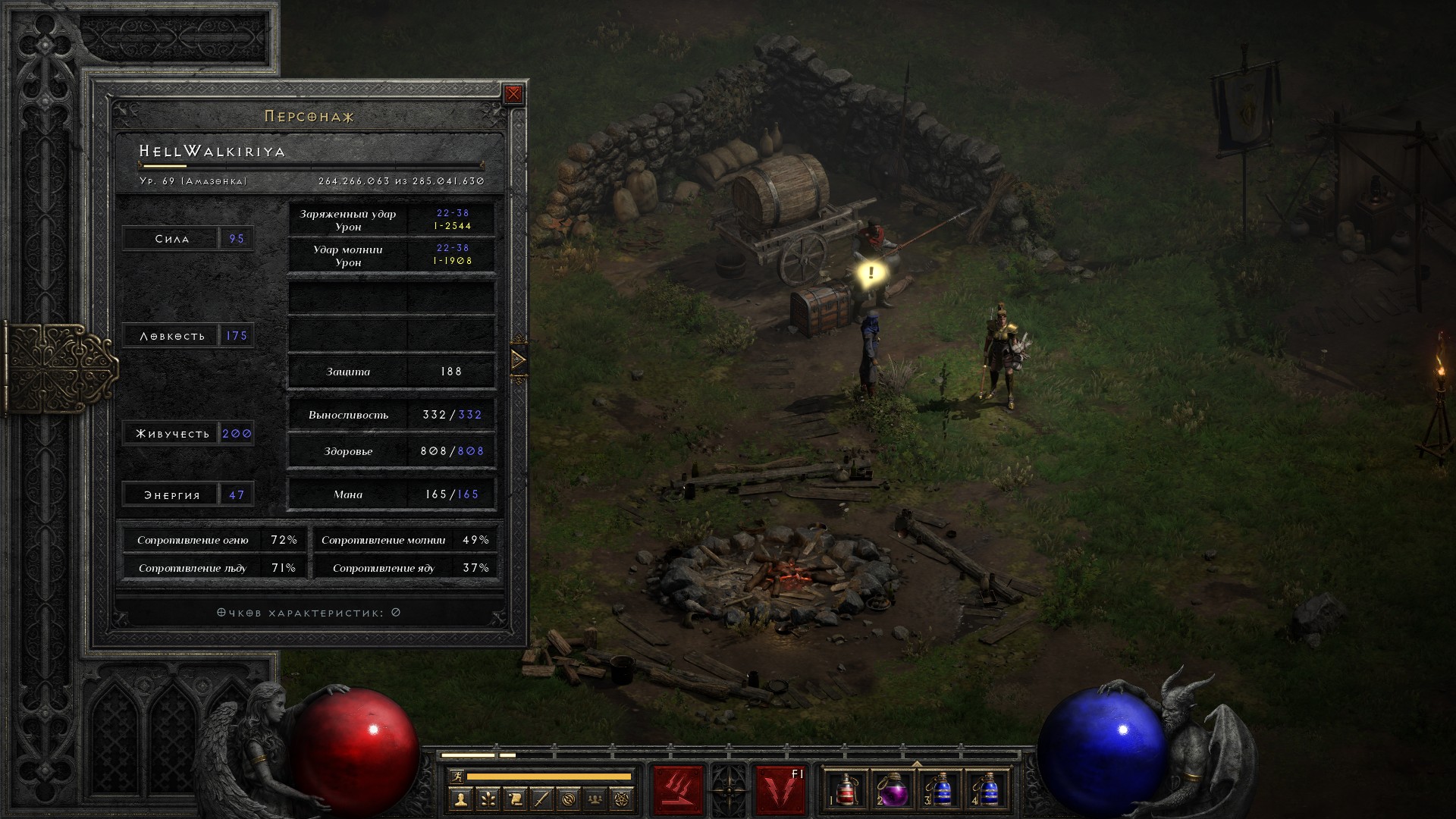Click the Сила attribute button
Image resolution: width=1456 pixels, height=819 pixels.
pyautogui.click(x=172, y=239)
